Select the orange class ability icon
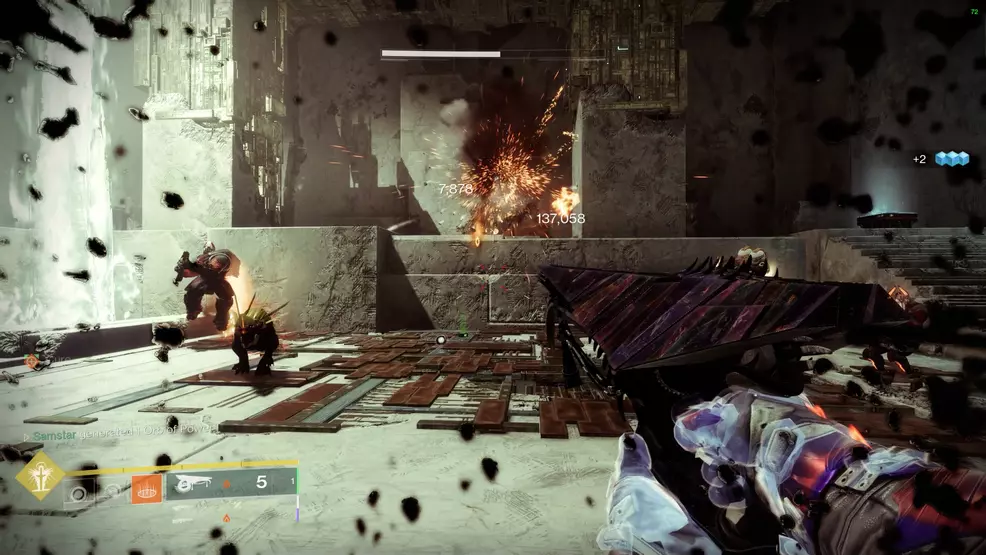Viewport: 986px width, 555px height. [146, 489]
